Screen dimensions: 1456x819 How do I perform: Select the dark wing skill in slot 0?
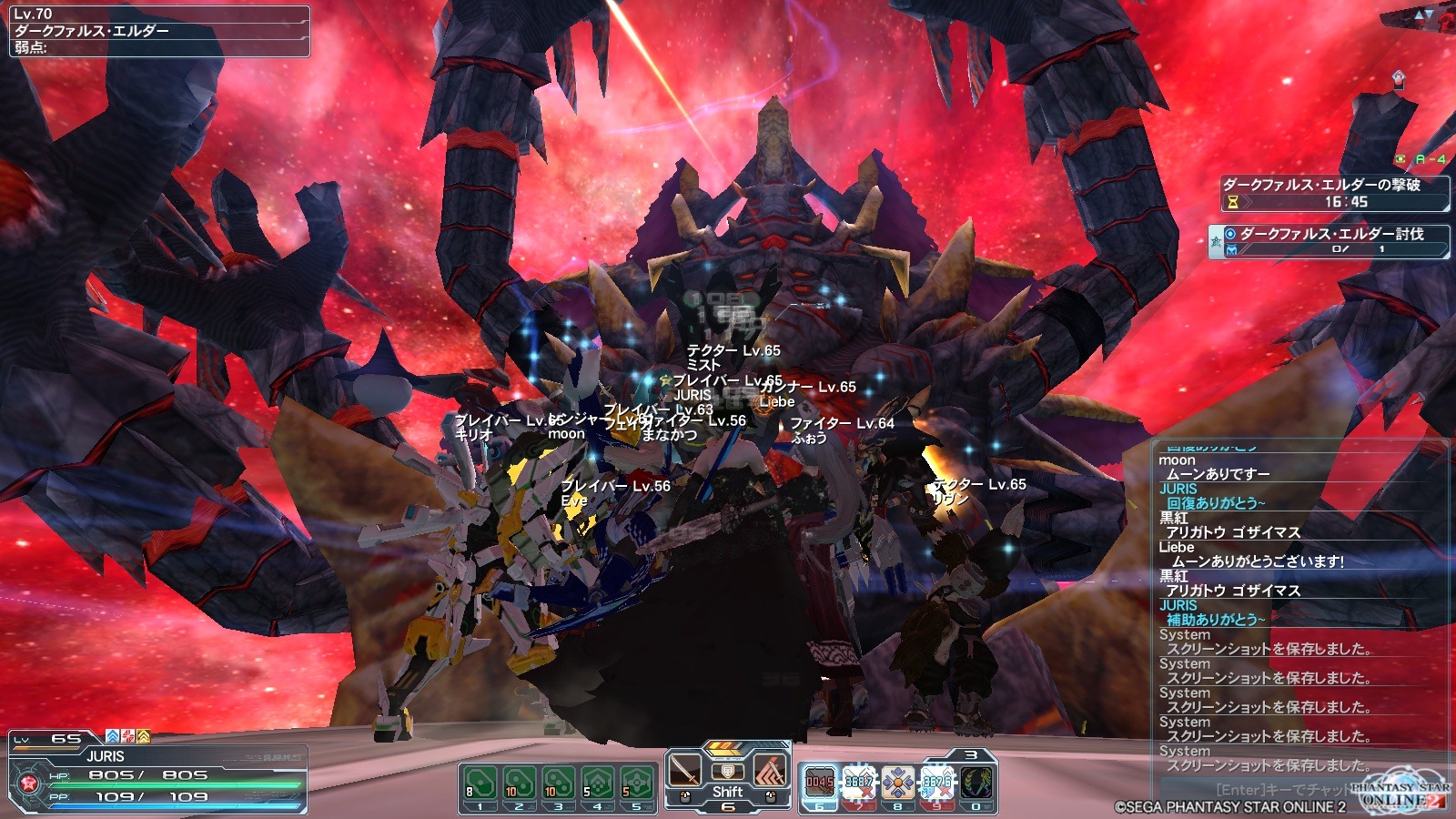976,783
